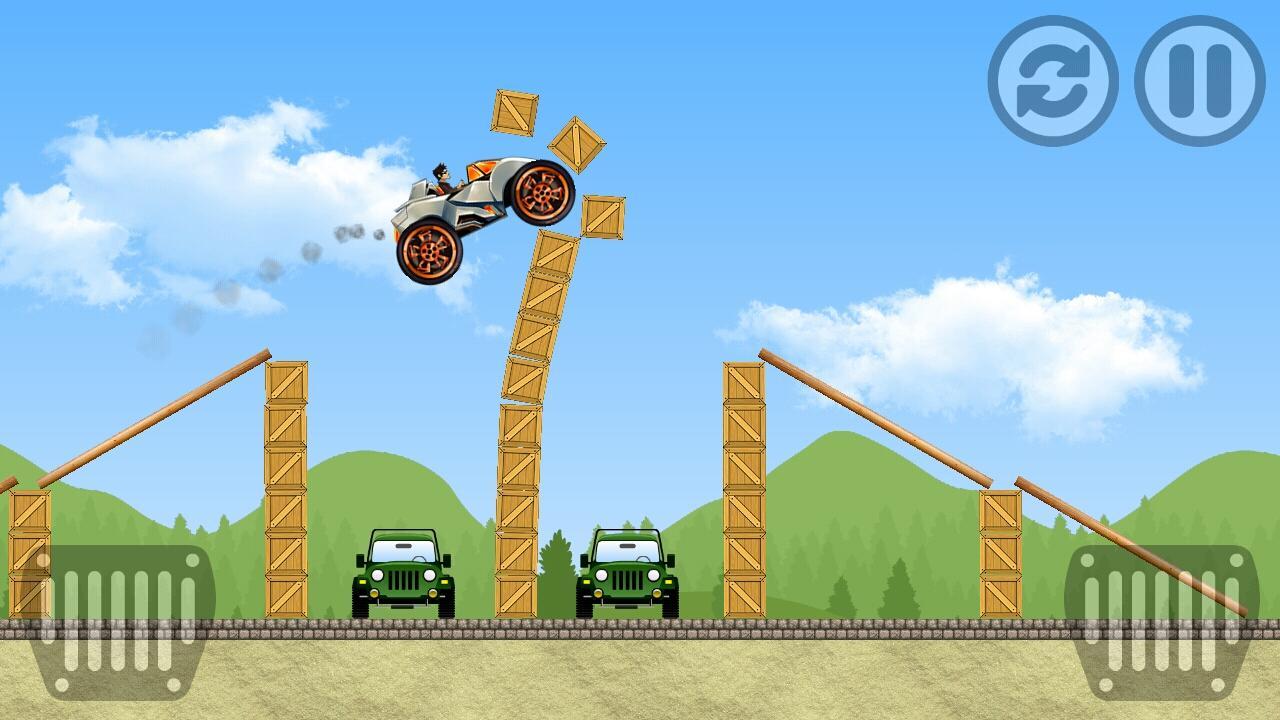Viewport: 1280px width, 720px height.
Task: Click the flying crate above the car
Action: (514, 113)
